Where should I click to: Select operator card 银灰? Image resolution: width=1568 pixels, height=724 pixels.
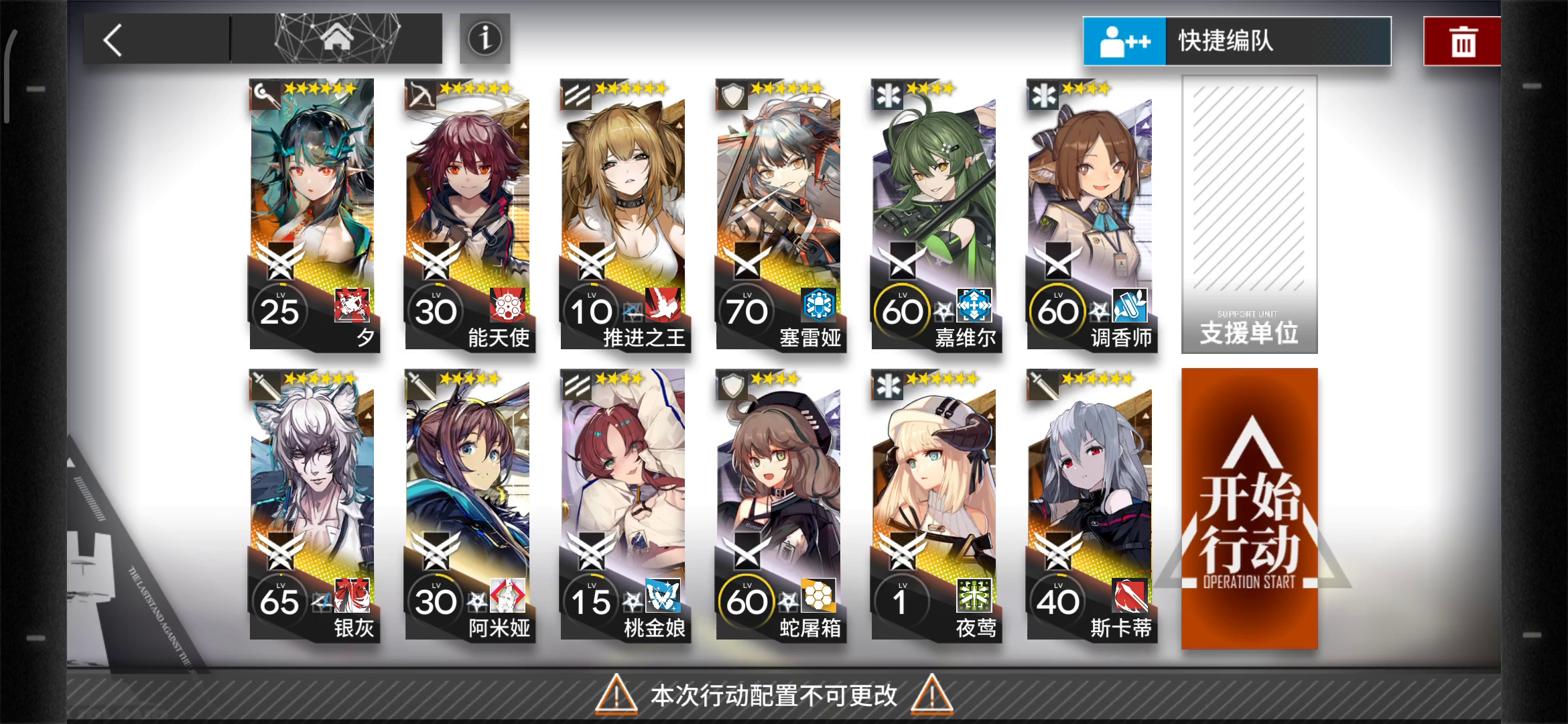point(313,505)
